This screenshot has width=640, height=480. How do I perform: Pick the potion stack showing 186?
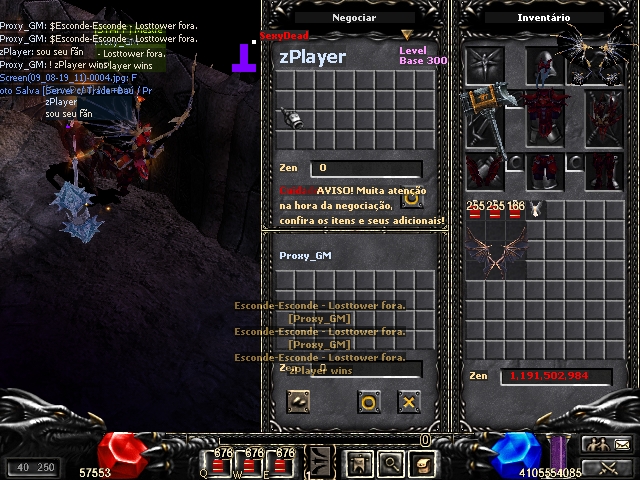[x=516, y=210]
